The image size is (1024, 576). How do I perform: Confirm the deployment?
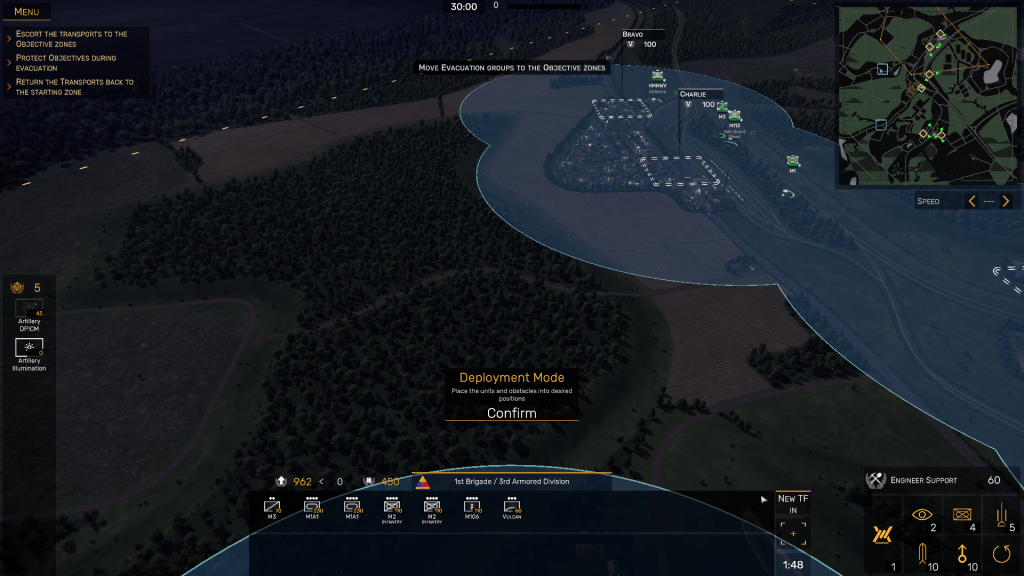pyautogui.click(x=511, y=413)
